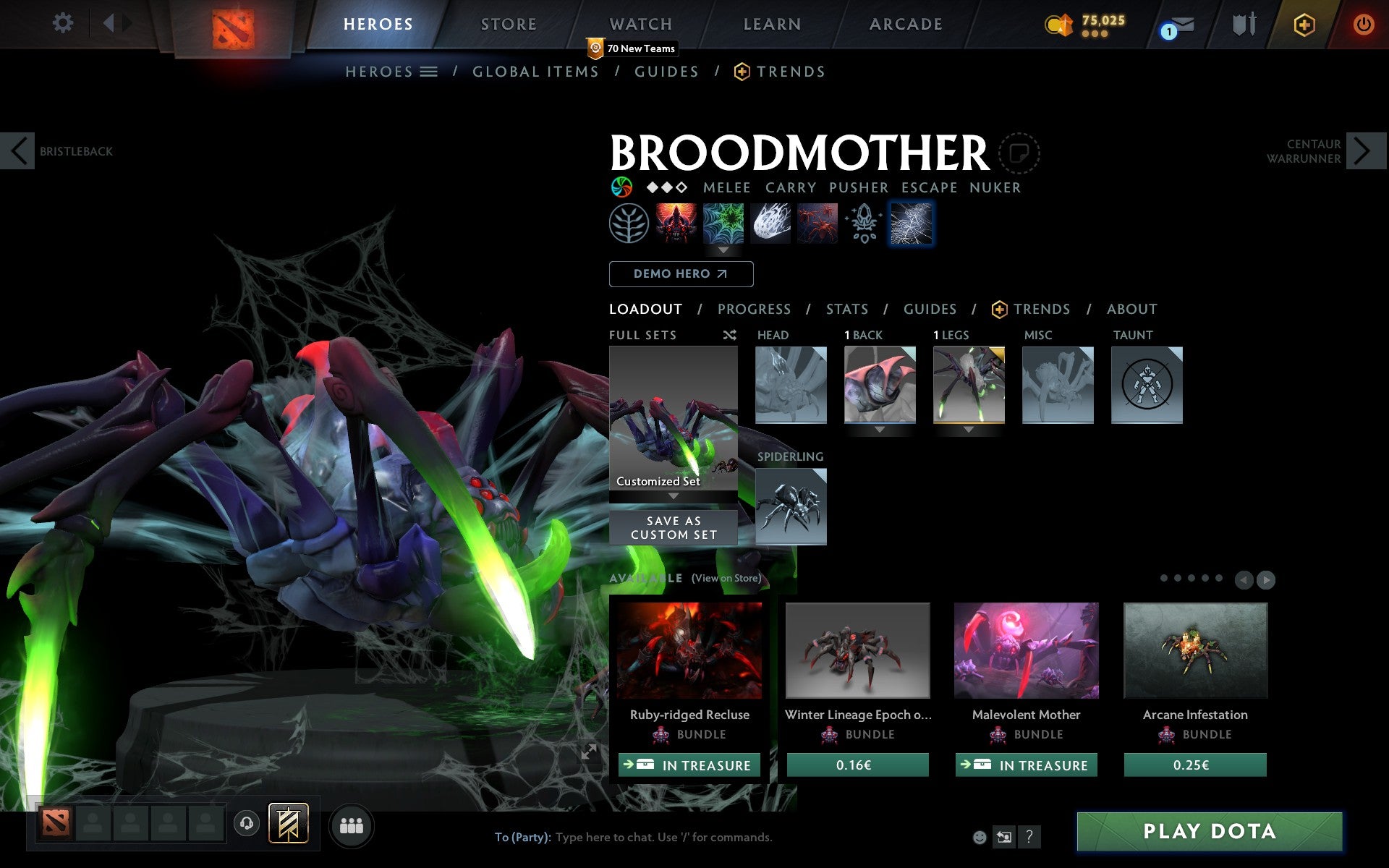Expand the Customized Set dropdown arrow

[x=674, y=498]
